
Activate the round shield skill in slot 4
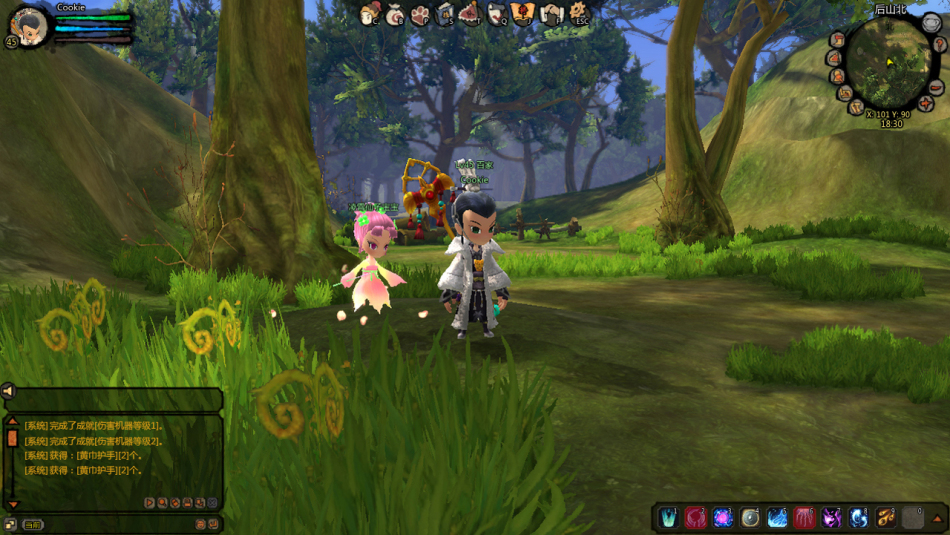pyautogui.click(x=750, y=517)
